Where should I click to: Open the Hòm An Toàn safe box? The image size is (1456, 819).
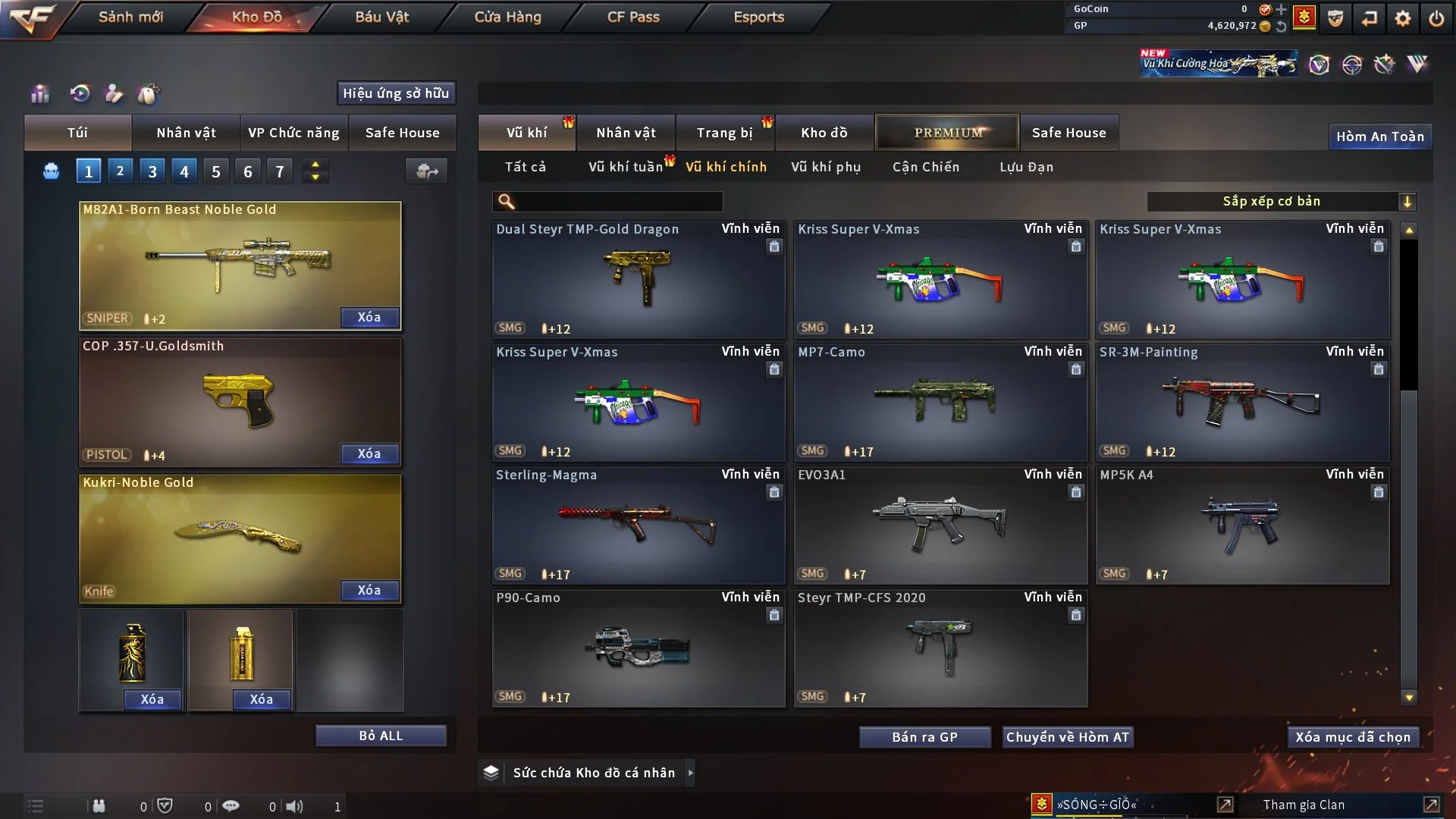coord(1379,136)
